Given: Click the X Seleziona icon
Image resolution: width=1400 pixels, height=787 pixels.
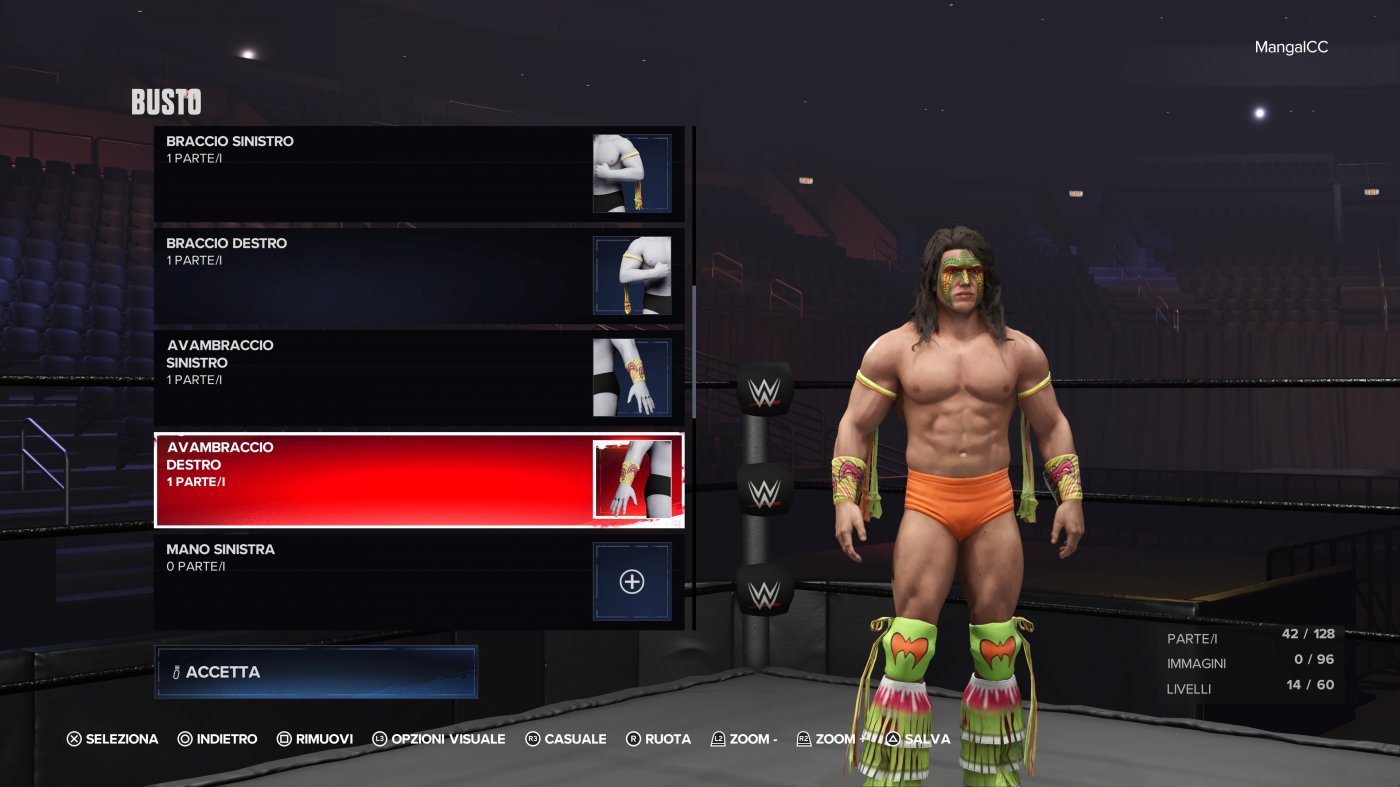Looking at the screenshot, I should 73,738.
